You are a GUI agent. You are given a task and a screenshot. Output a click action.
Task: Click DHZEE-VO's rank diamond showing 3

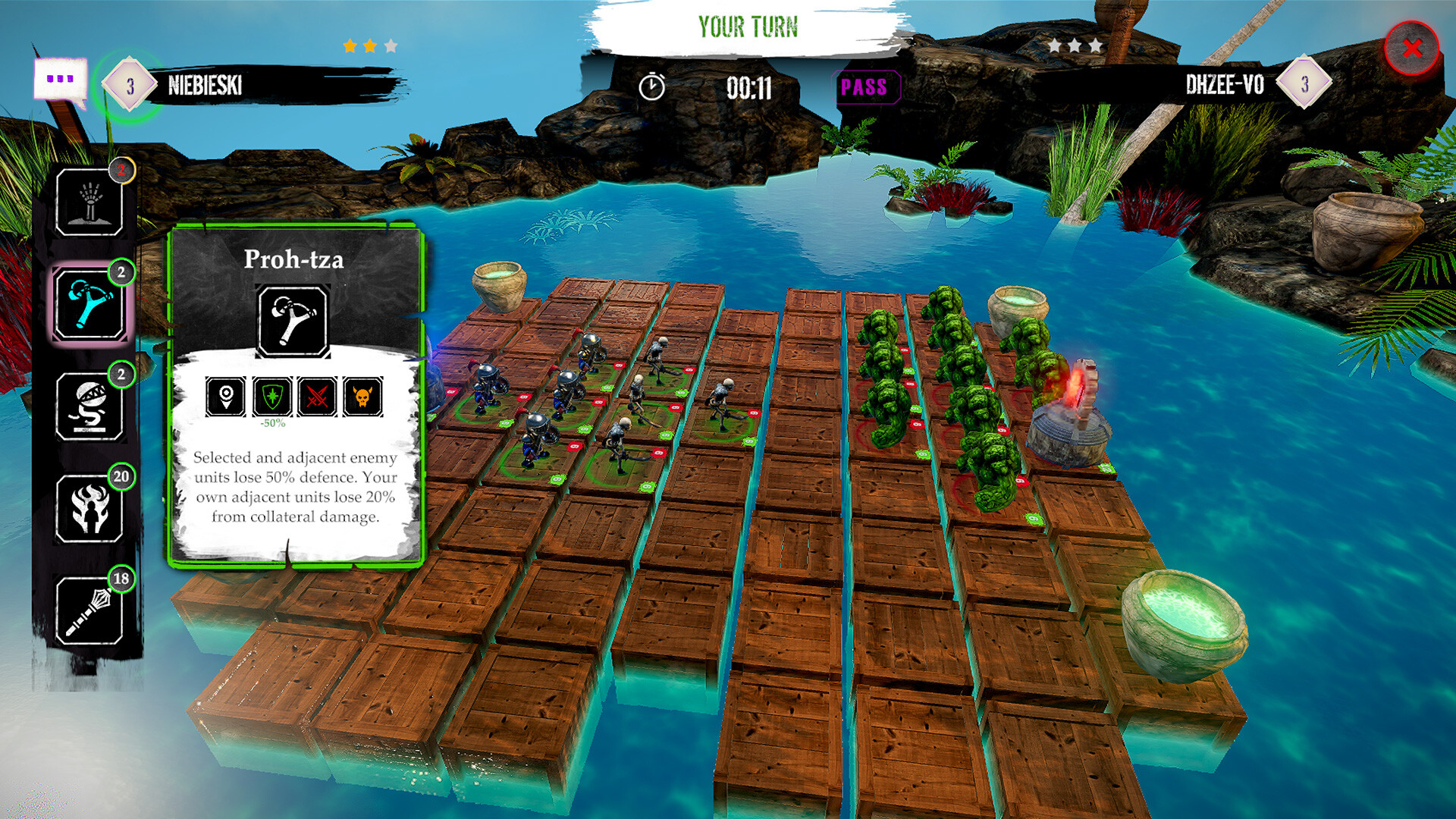pos(1302,85)
